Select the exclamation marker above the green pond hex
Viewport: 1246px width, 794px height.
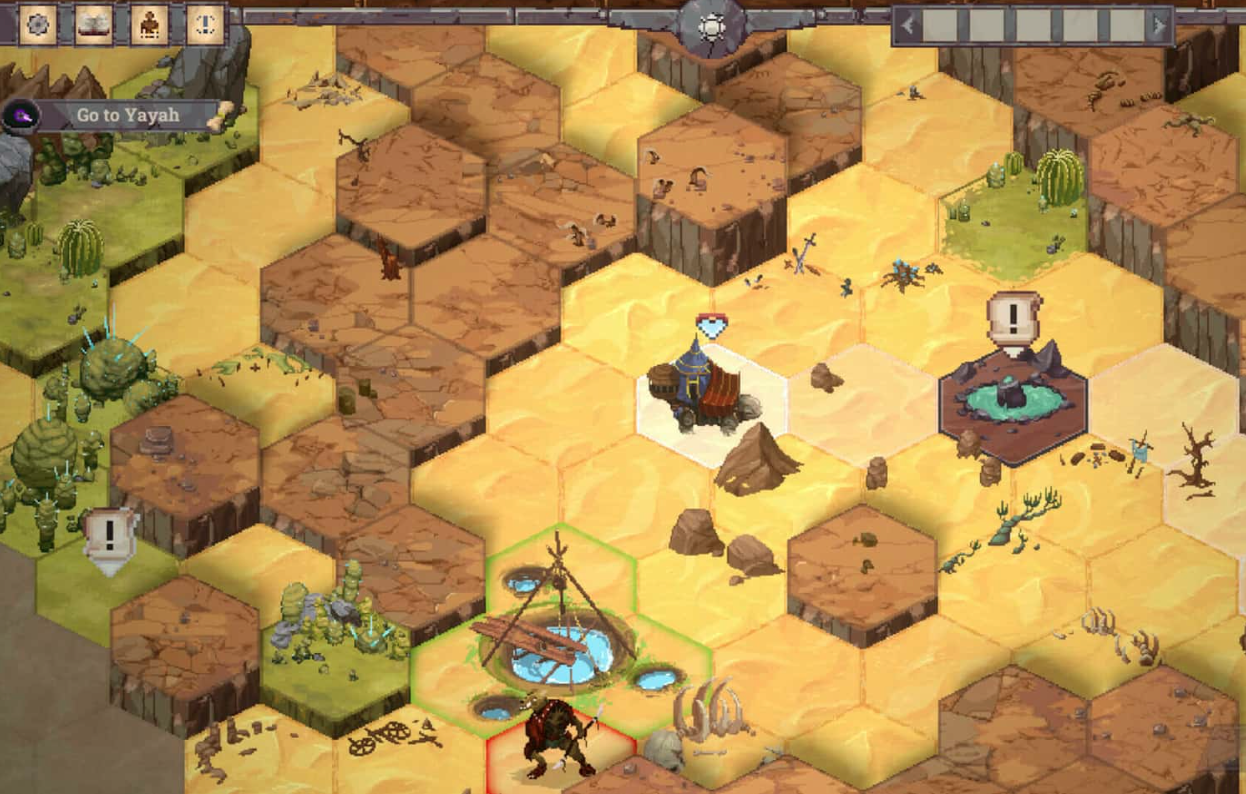[x=1013, y=320]
